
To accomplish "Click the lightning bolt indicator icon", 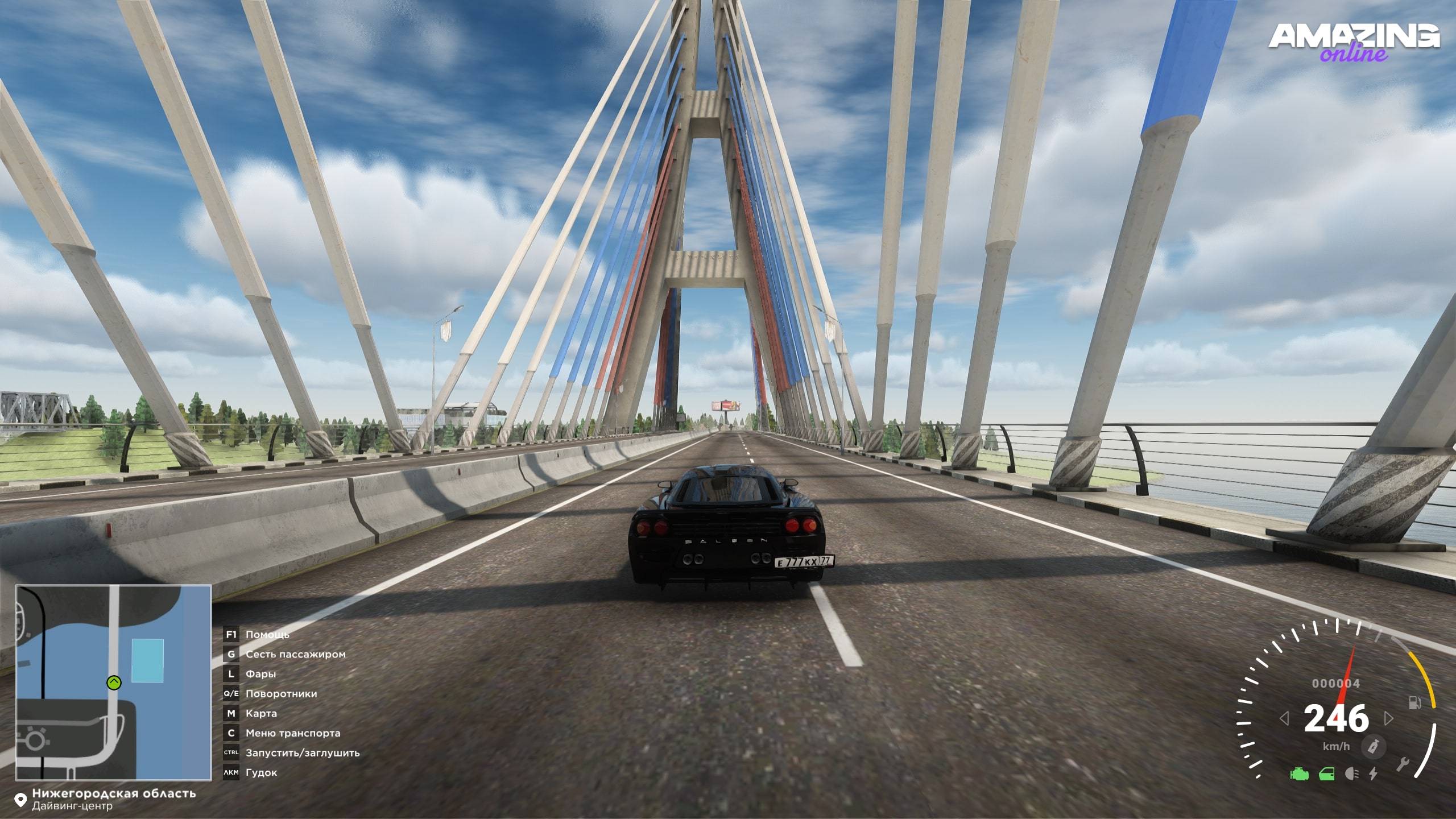I will pos(1374,774).
